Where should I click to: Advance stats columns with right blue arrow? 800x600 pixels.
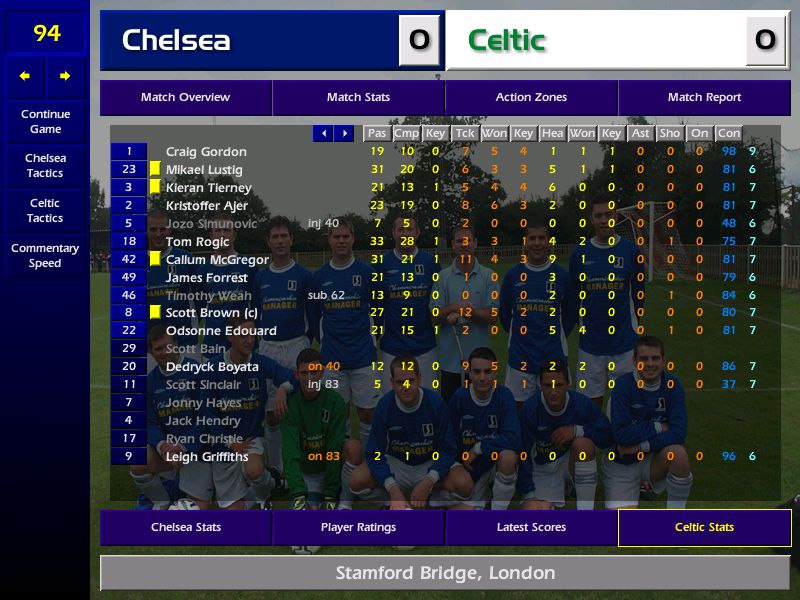[x=344, y=133]
